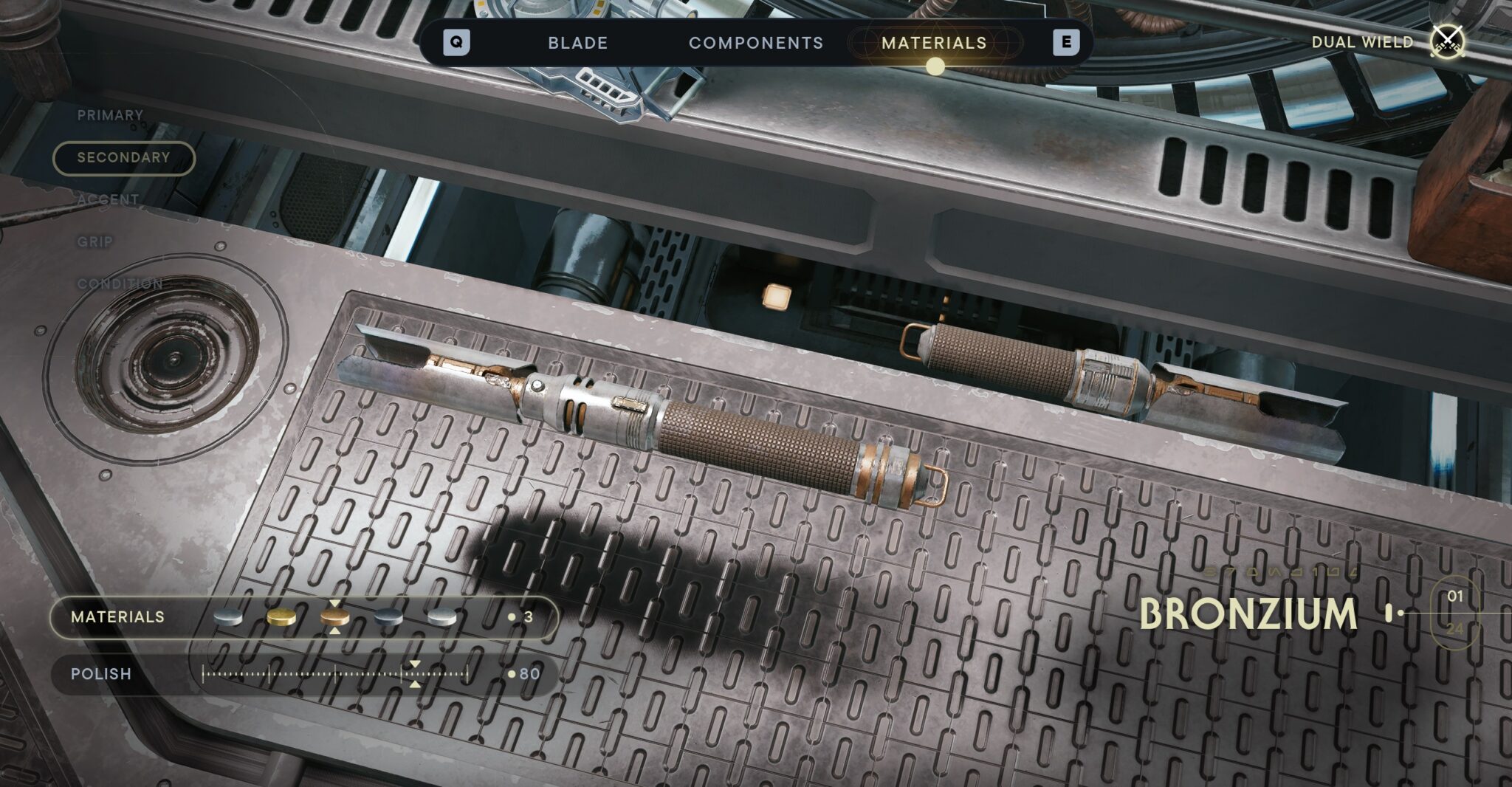The width and height of the screenshot is (1512, 787).
Task: Switch to the Blade tab
Action: [x=577, y=43]
